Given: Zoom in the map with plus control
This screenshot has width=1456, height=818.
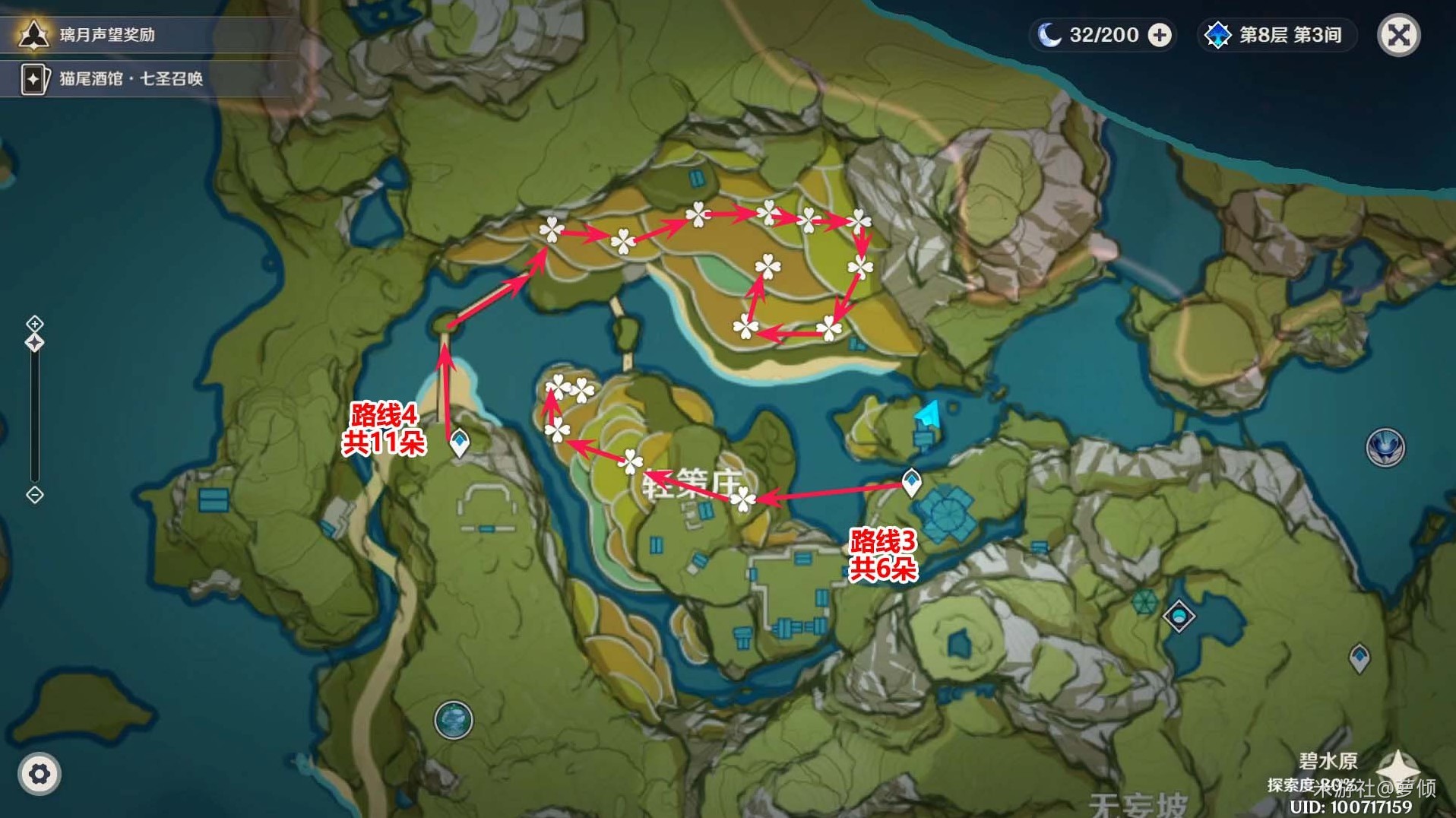Looking at the screenshot, I should (x=35, y=324).
